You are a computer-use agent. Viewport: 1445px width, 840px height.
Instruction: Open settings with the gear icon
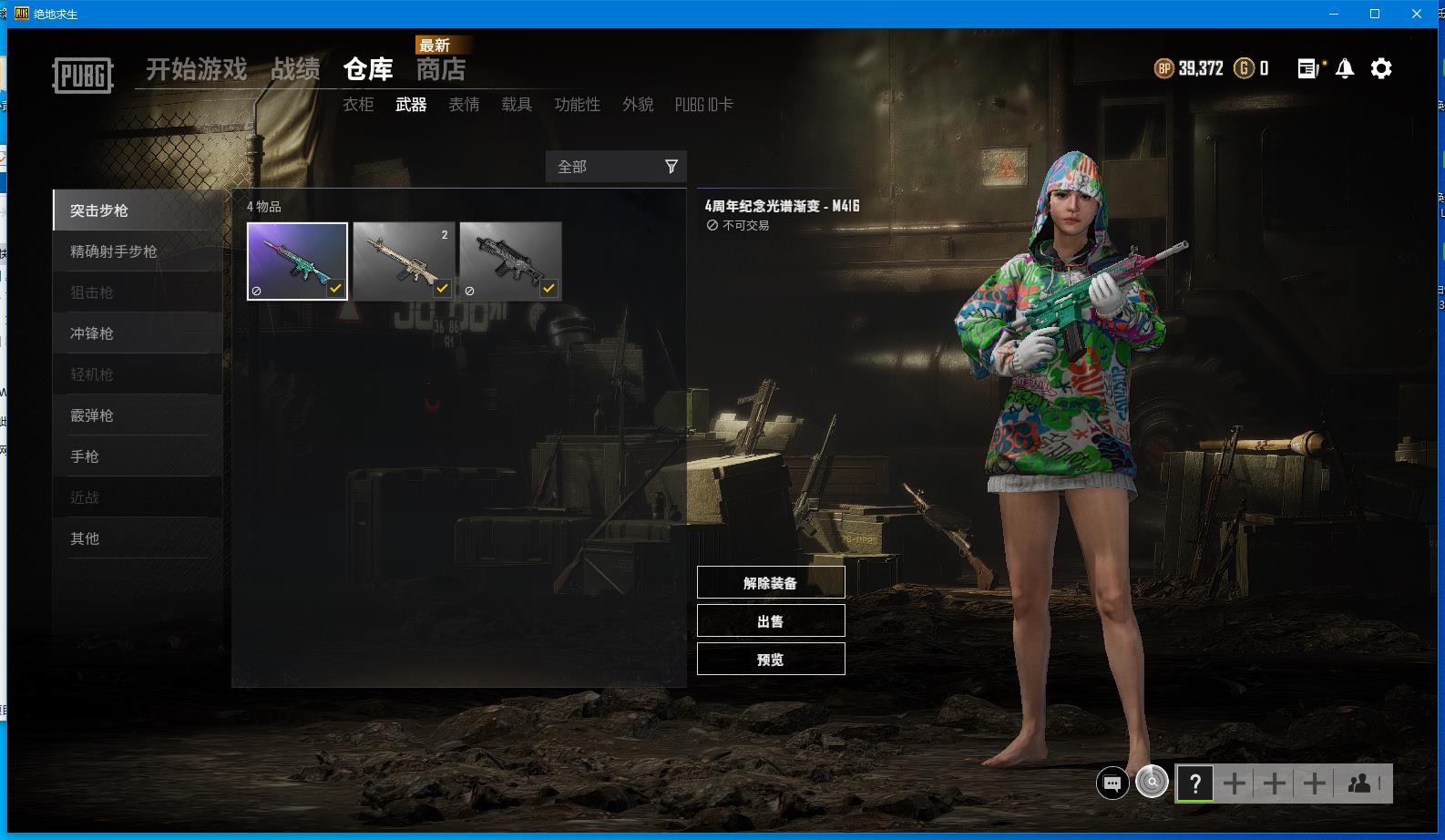point(1381,68)
